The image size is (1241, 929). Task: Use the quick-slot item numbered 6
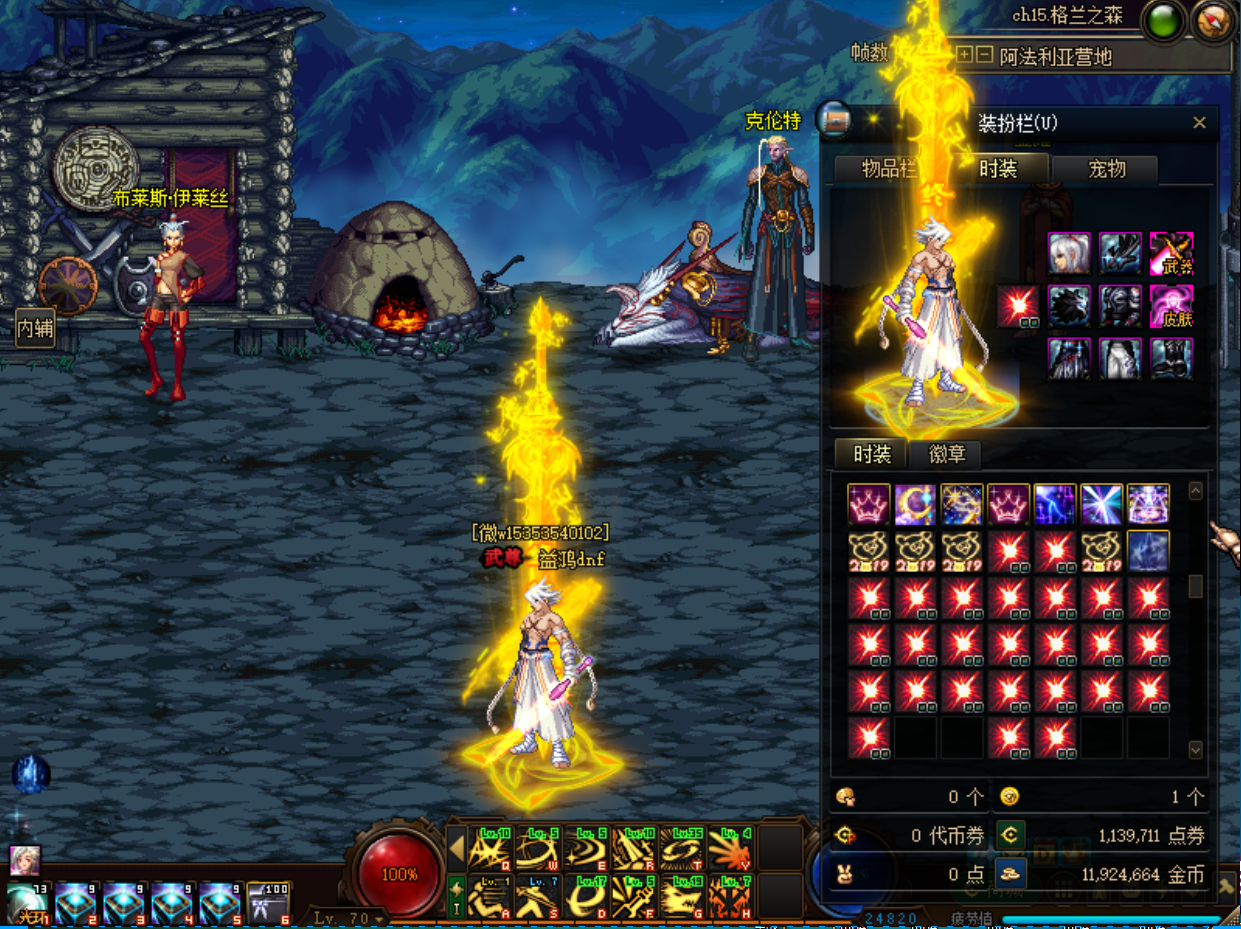coord(269,903)
